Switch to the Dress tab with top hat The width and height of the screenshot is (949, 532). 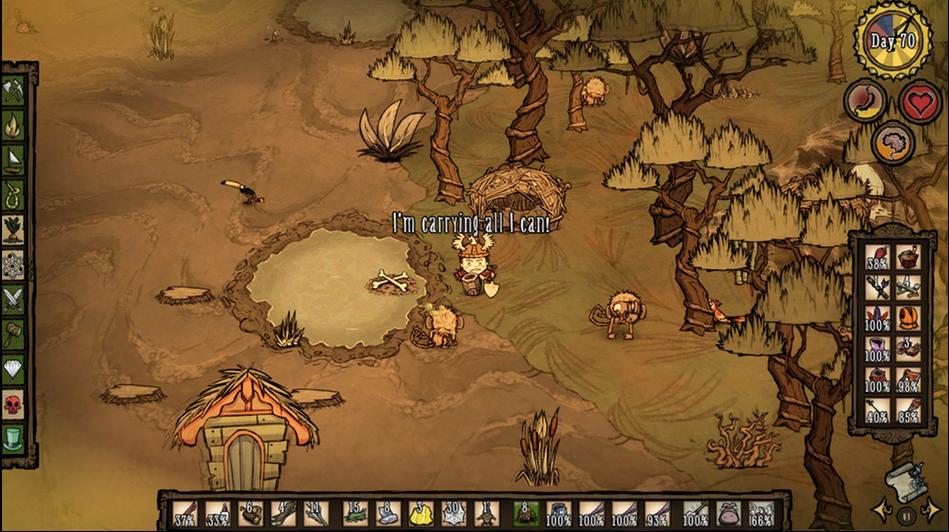click(13, 438)
